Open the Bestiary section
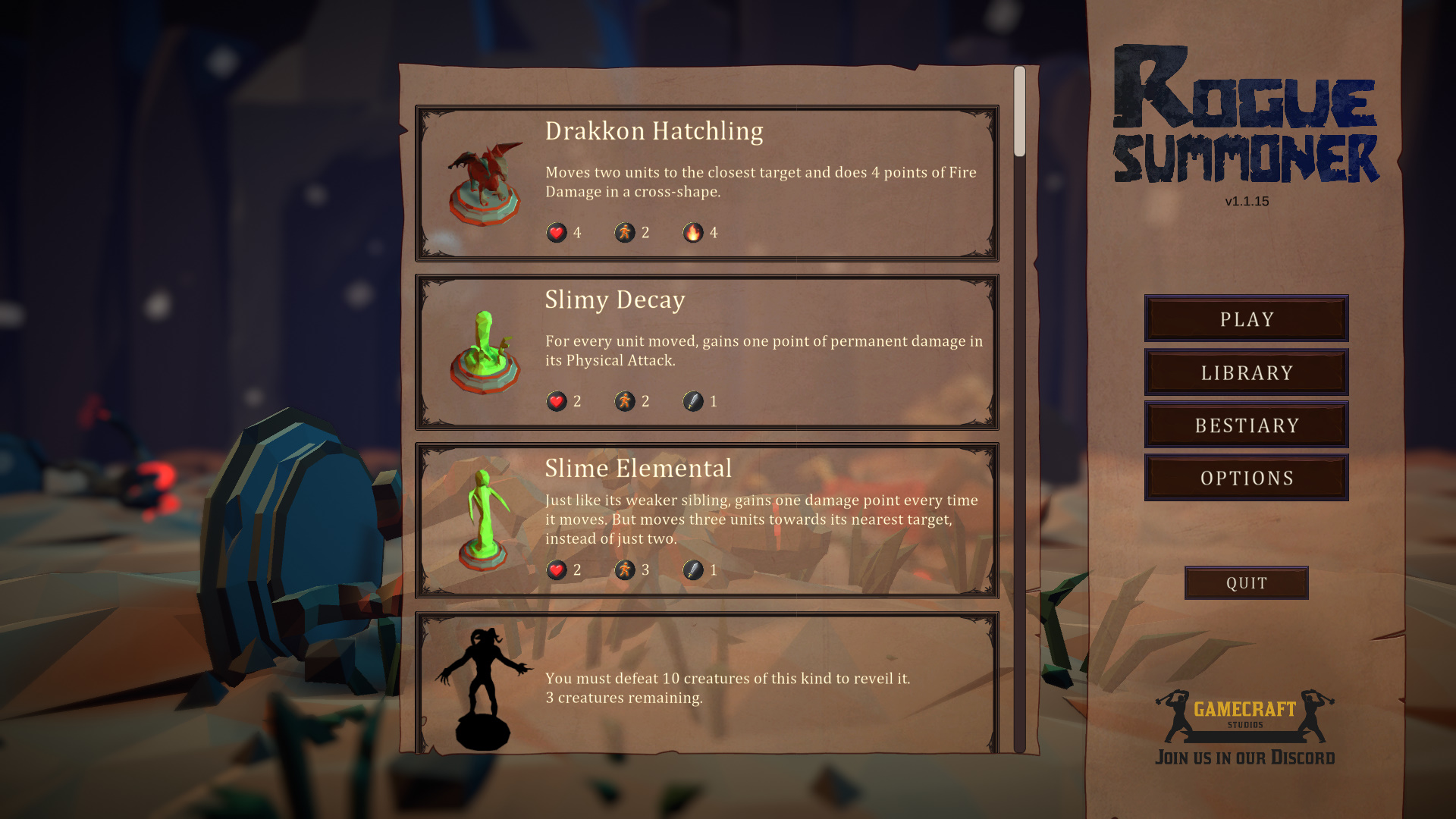This screenshot has height=819, width=1456. pyautogui.click(x=1245, y=425)
